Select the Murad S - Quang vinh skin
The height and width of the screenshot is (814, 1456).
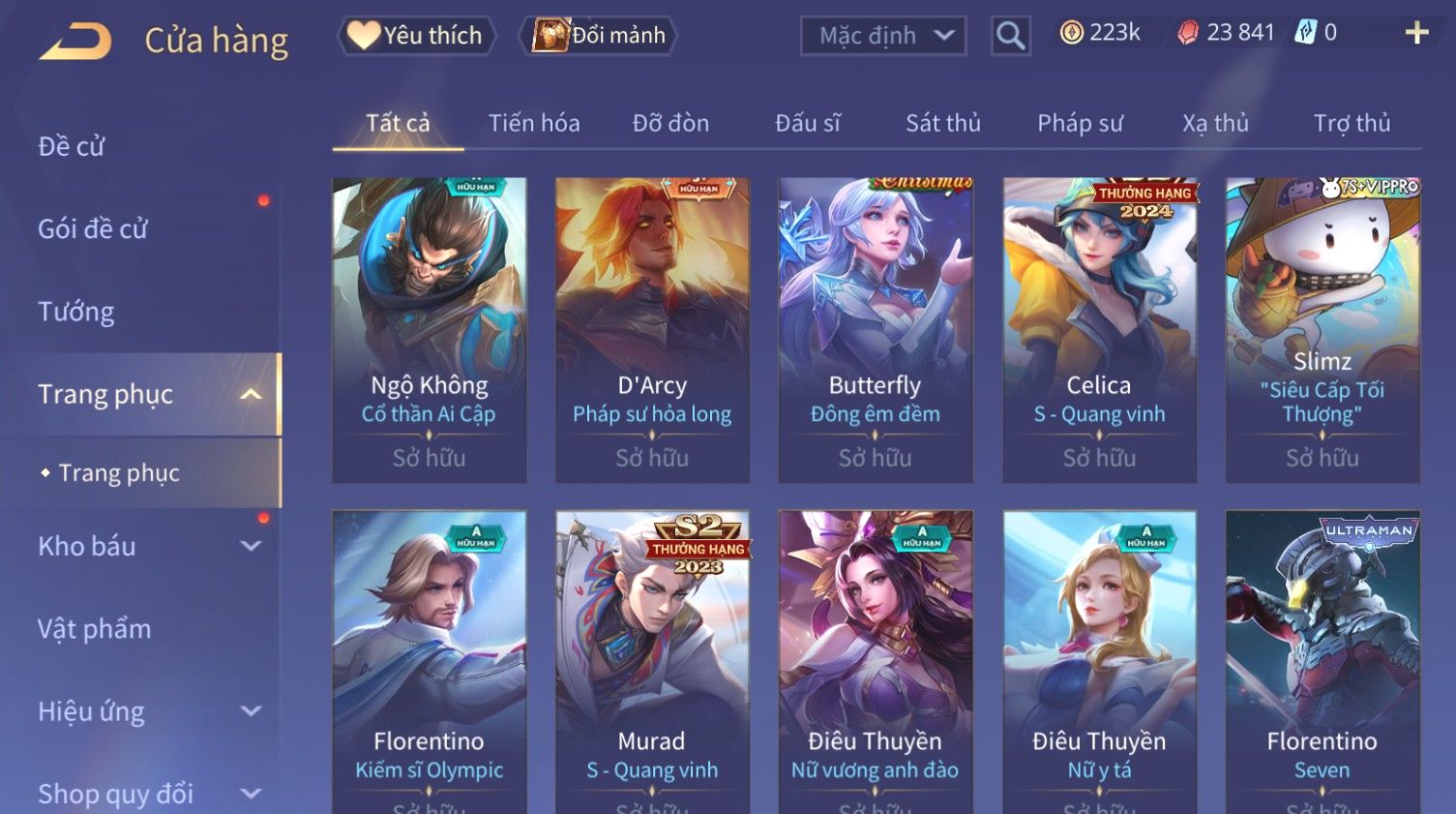[x=652, y=658]
